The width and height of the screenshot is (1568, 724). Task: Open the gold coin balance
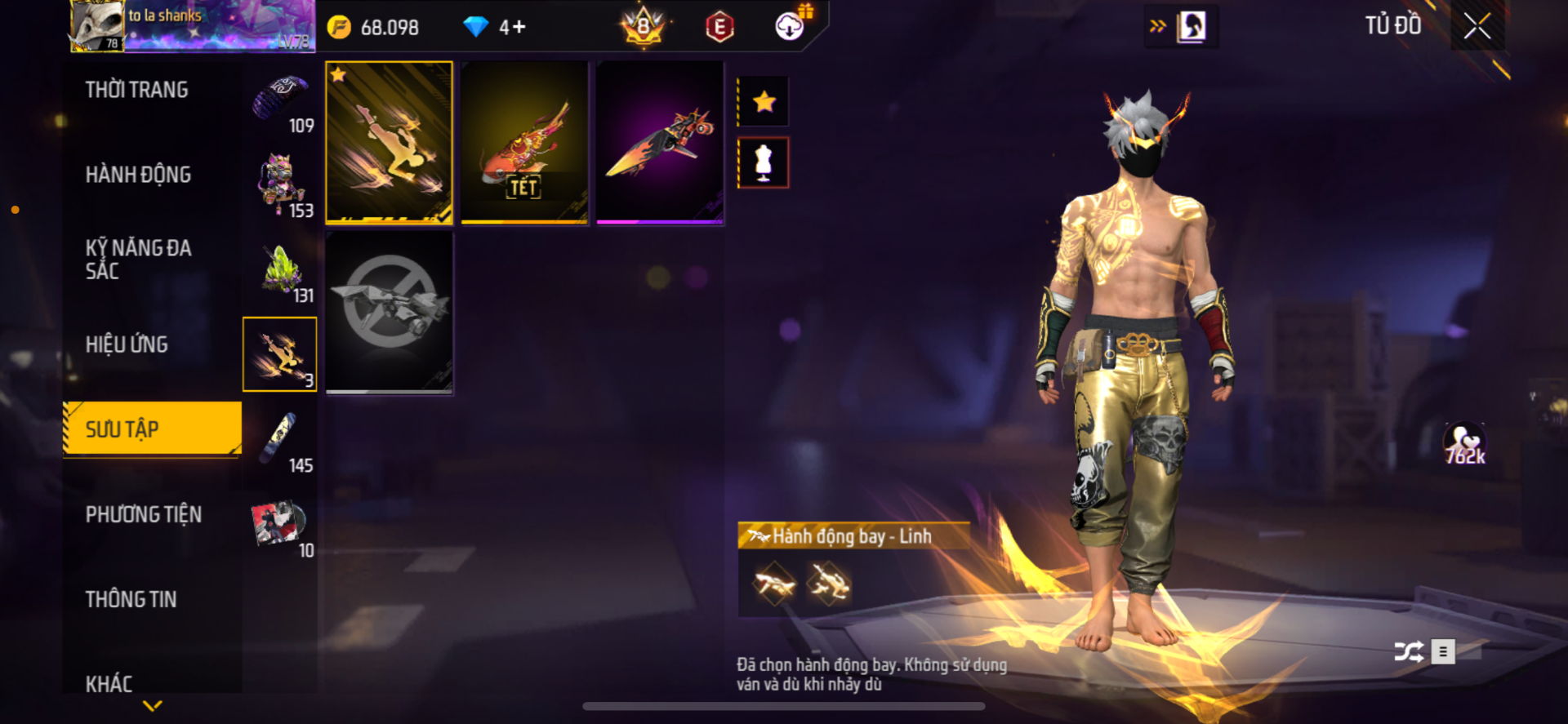(x=374, y=28)
